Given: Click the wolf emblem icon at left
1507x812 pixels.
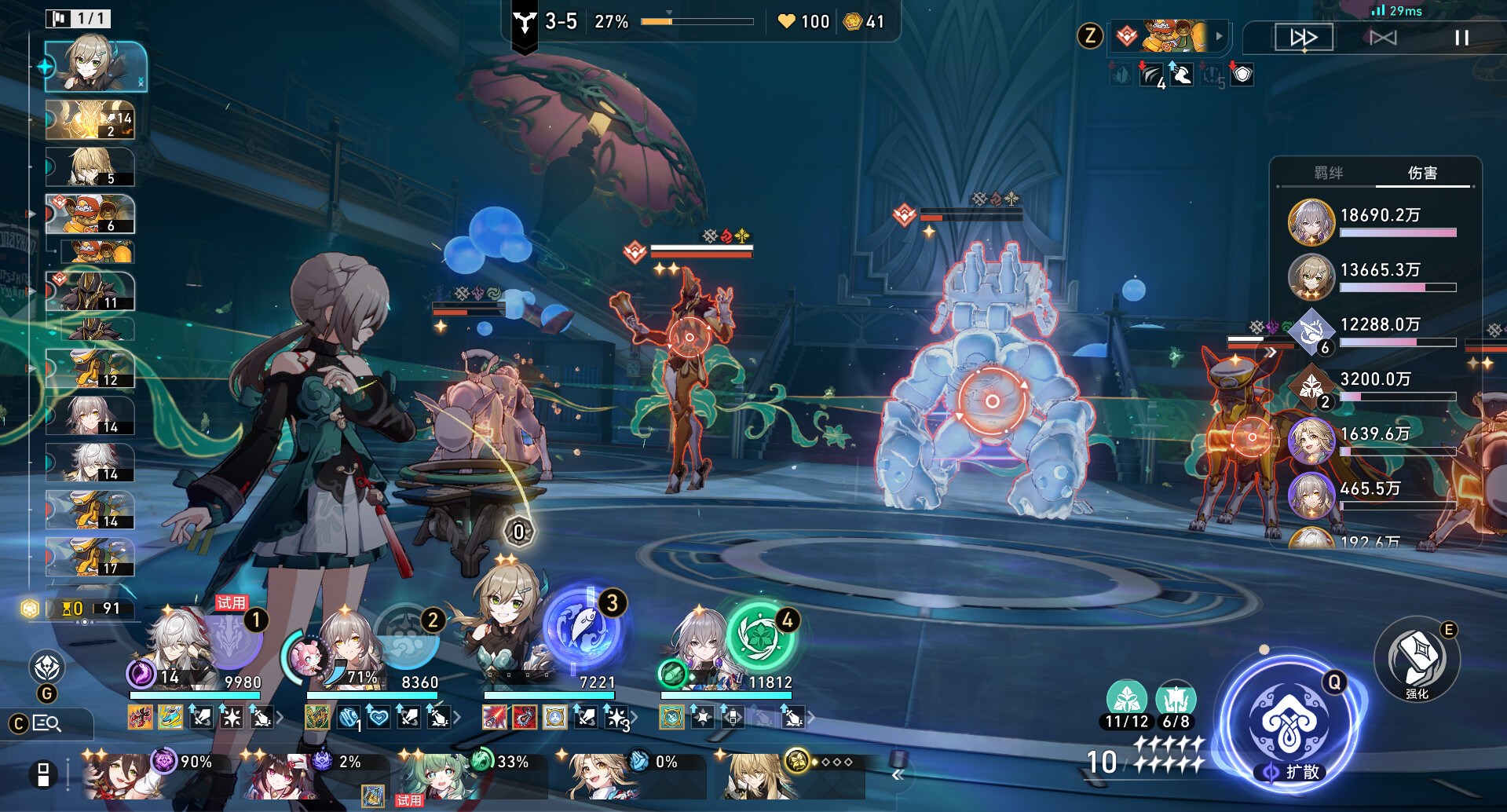Looking at the screenshot, I should tap(47, 668).
